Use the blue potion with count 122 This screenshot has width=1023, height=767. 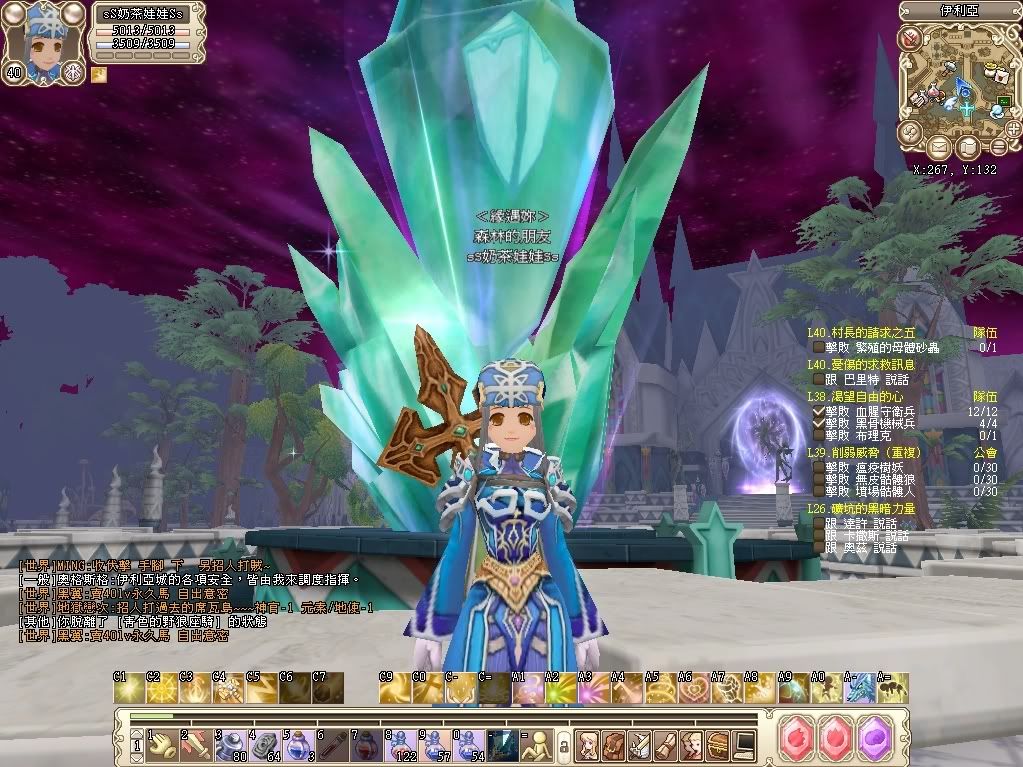[400, 742]
